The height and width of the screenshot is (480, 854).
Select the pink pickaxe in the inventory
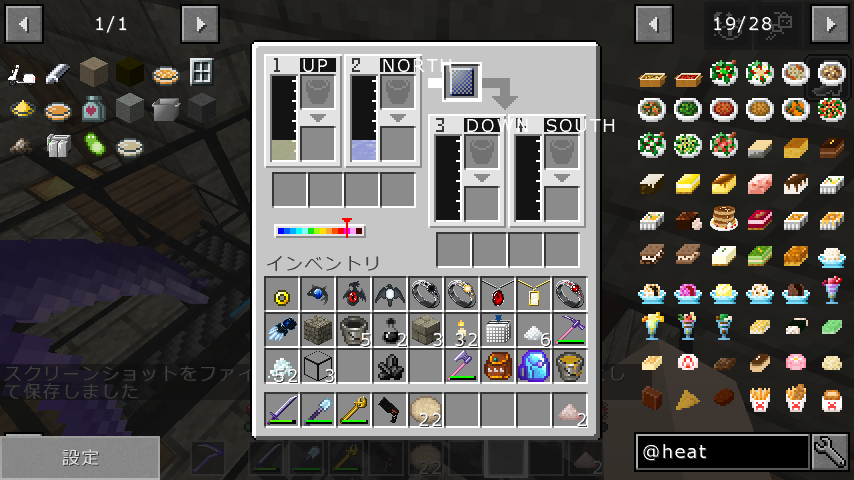coord(569,330)
